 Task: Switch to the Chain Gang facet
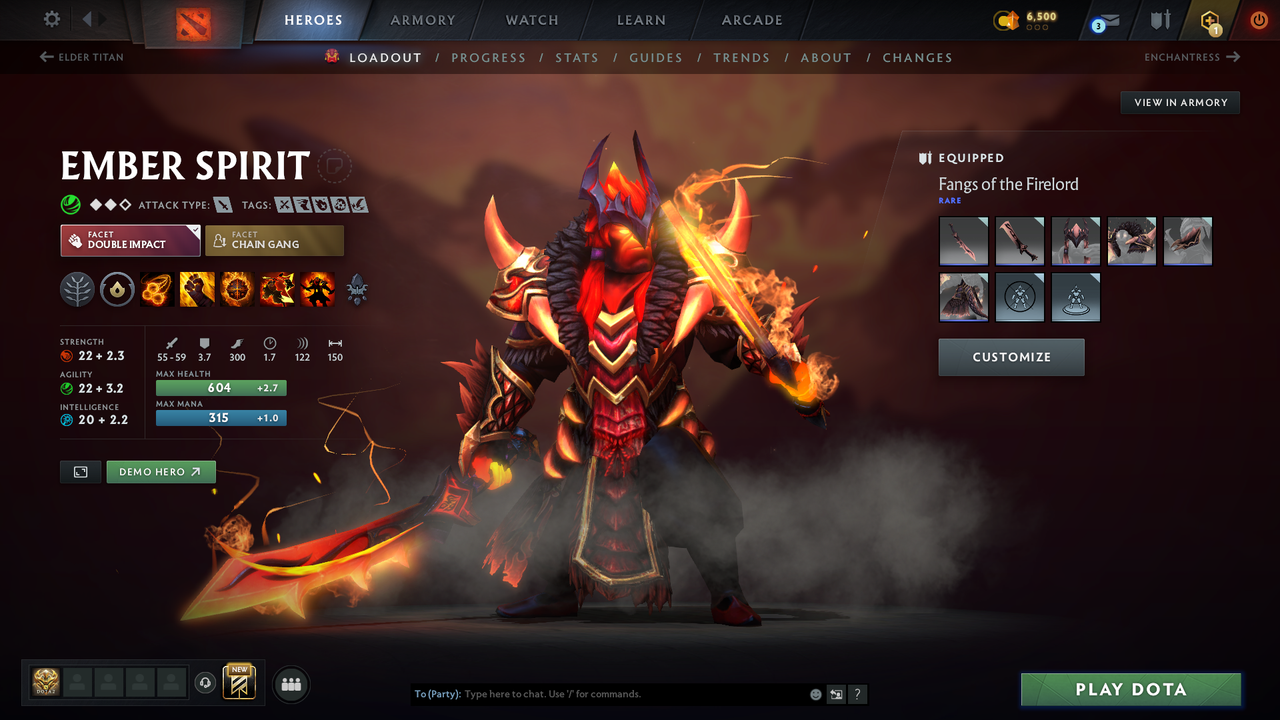click(x=274, y=240)
